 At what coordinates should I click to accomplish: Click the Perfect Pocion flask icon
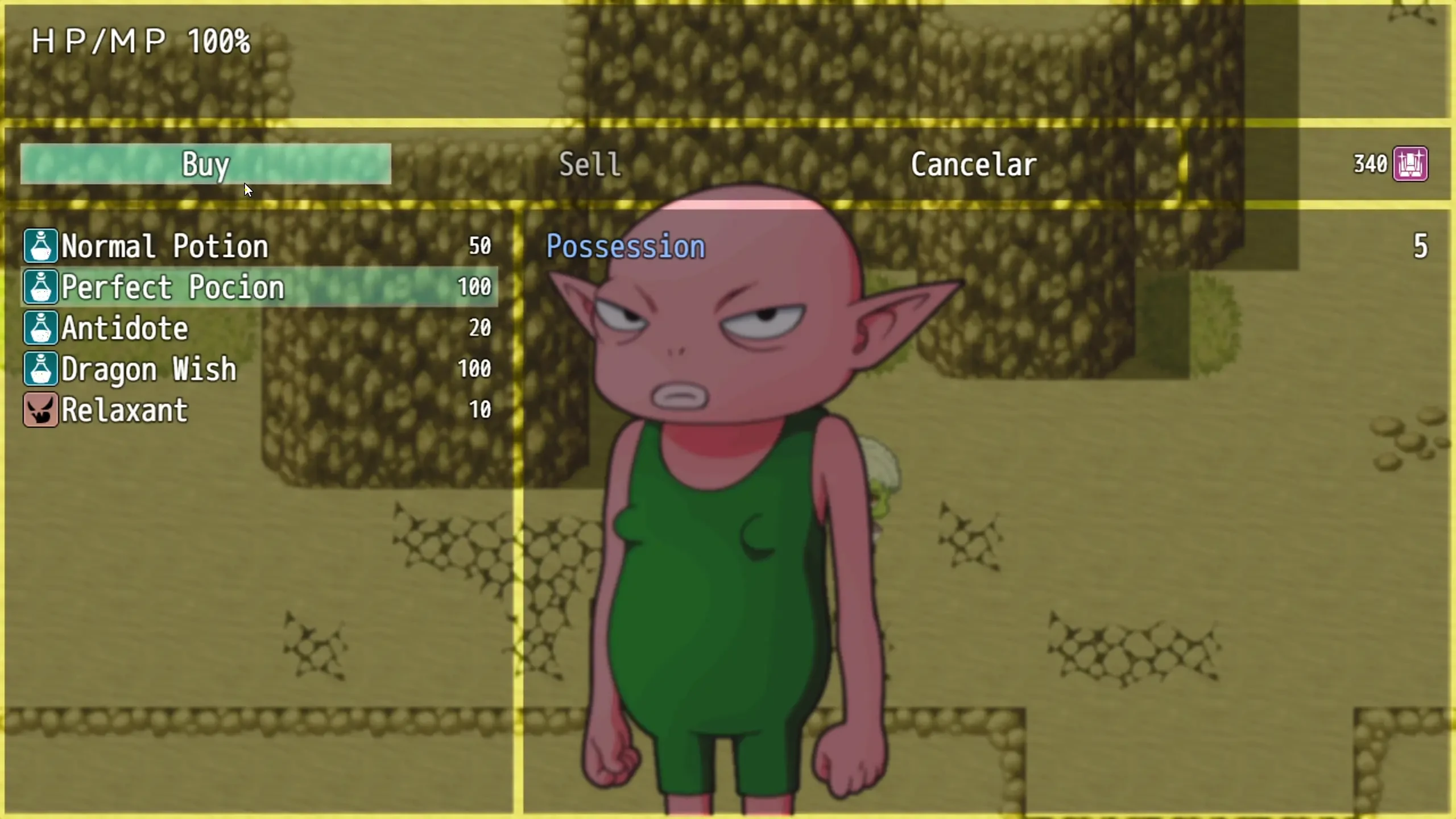tap(40, 288)
